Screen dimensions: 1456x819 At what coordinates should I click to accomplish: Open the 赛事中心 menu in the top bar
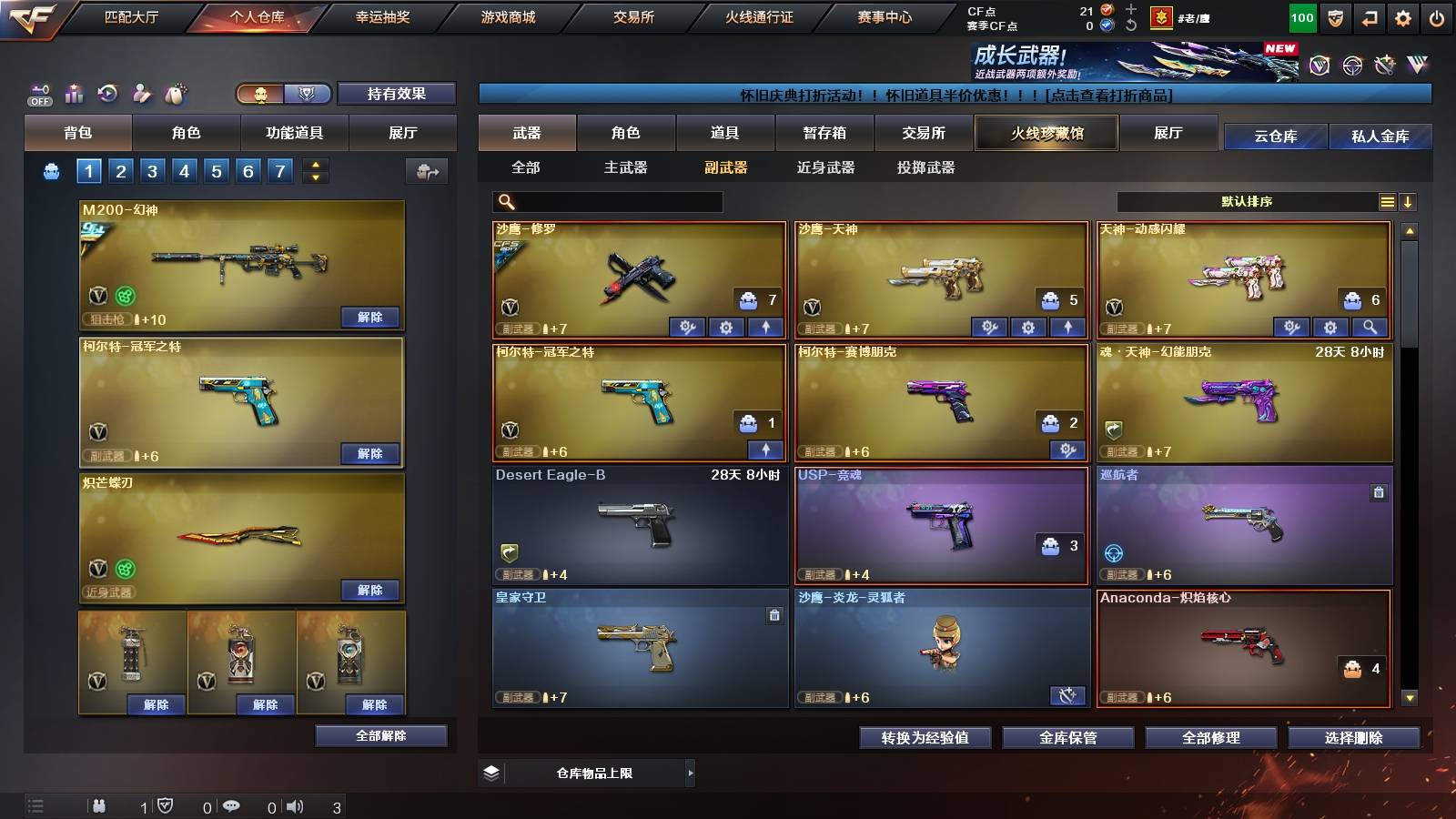pos(886,15)
